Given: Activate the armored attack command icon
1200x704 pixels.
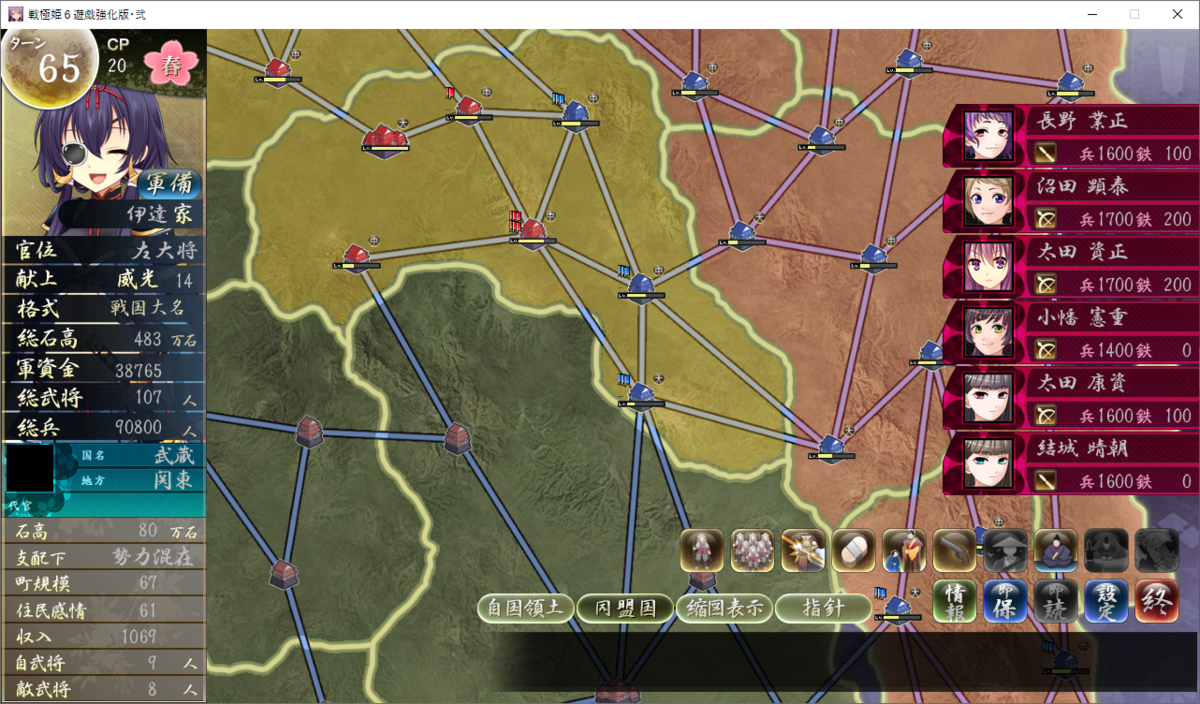Looking at the screenshot, I should (x=803, y=550).
